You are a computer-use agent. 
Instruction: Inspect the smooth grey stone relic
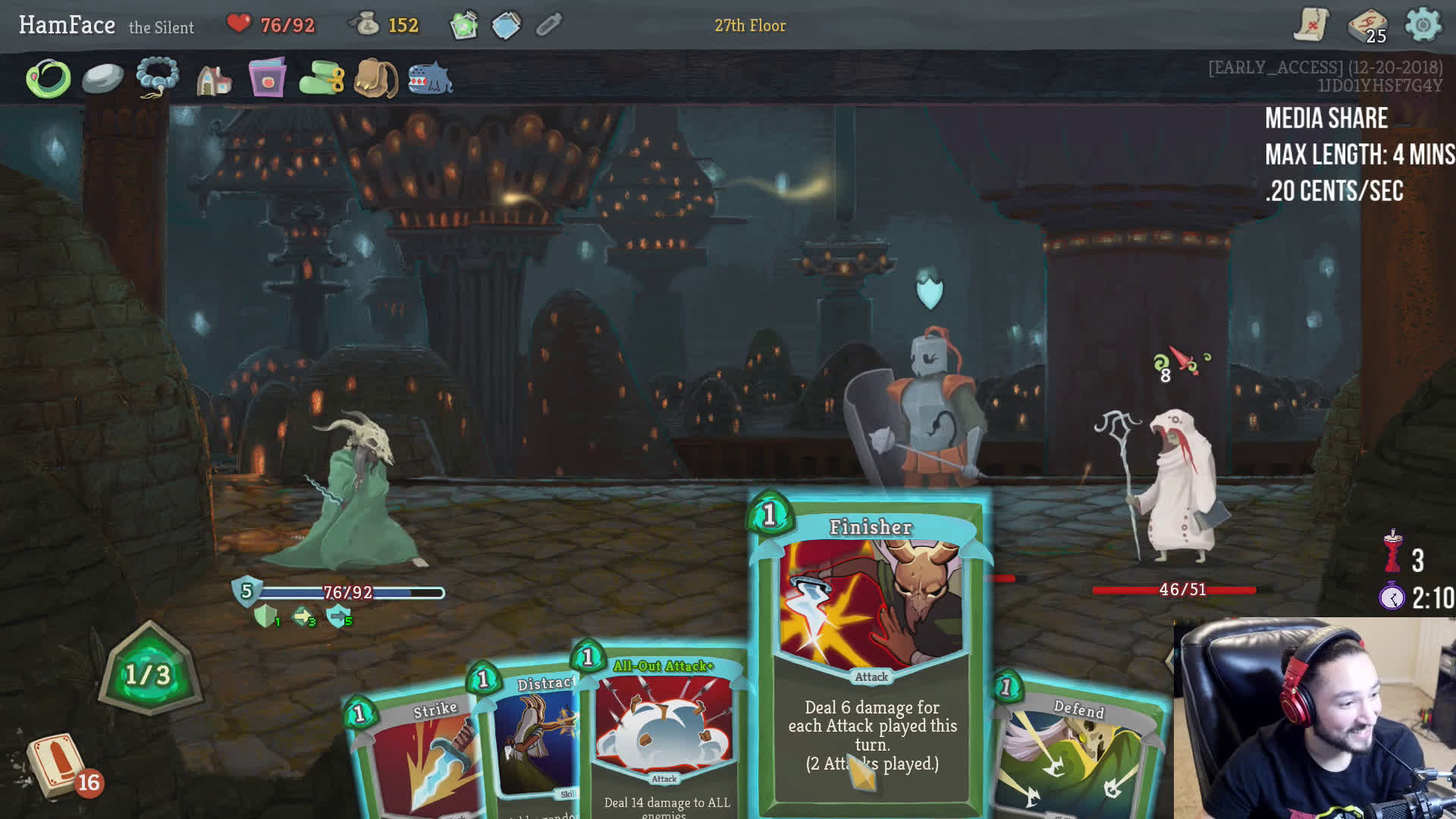click(x=102, y=78)
